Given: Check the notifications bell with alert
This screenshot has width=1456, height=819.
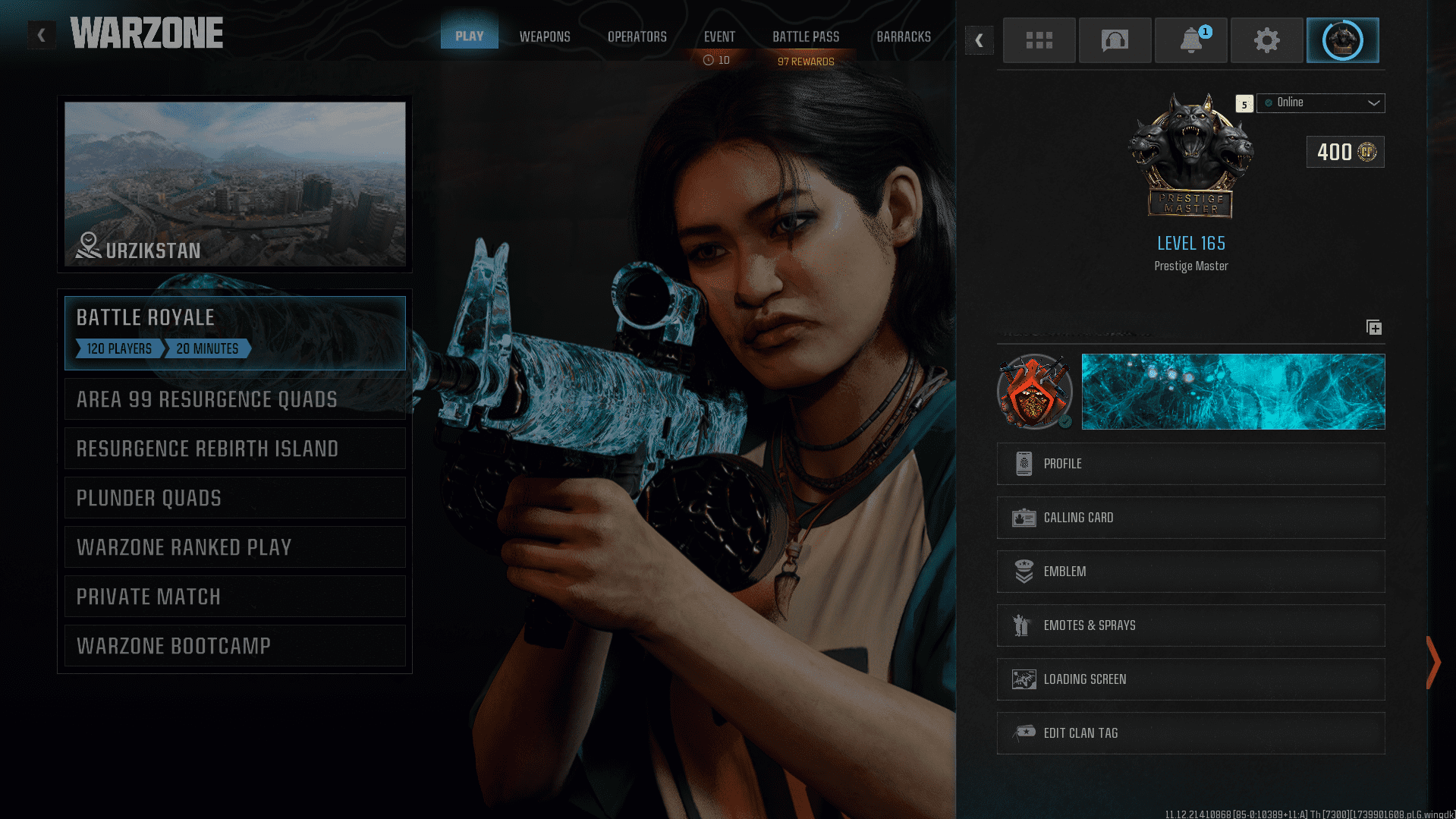Looking at the screenshot, I should 1190,40.
